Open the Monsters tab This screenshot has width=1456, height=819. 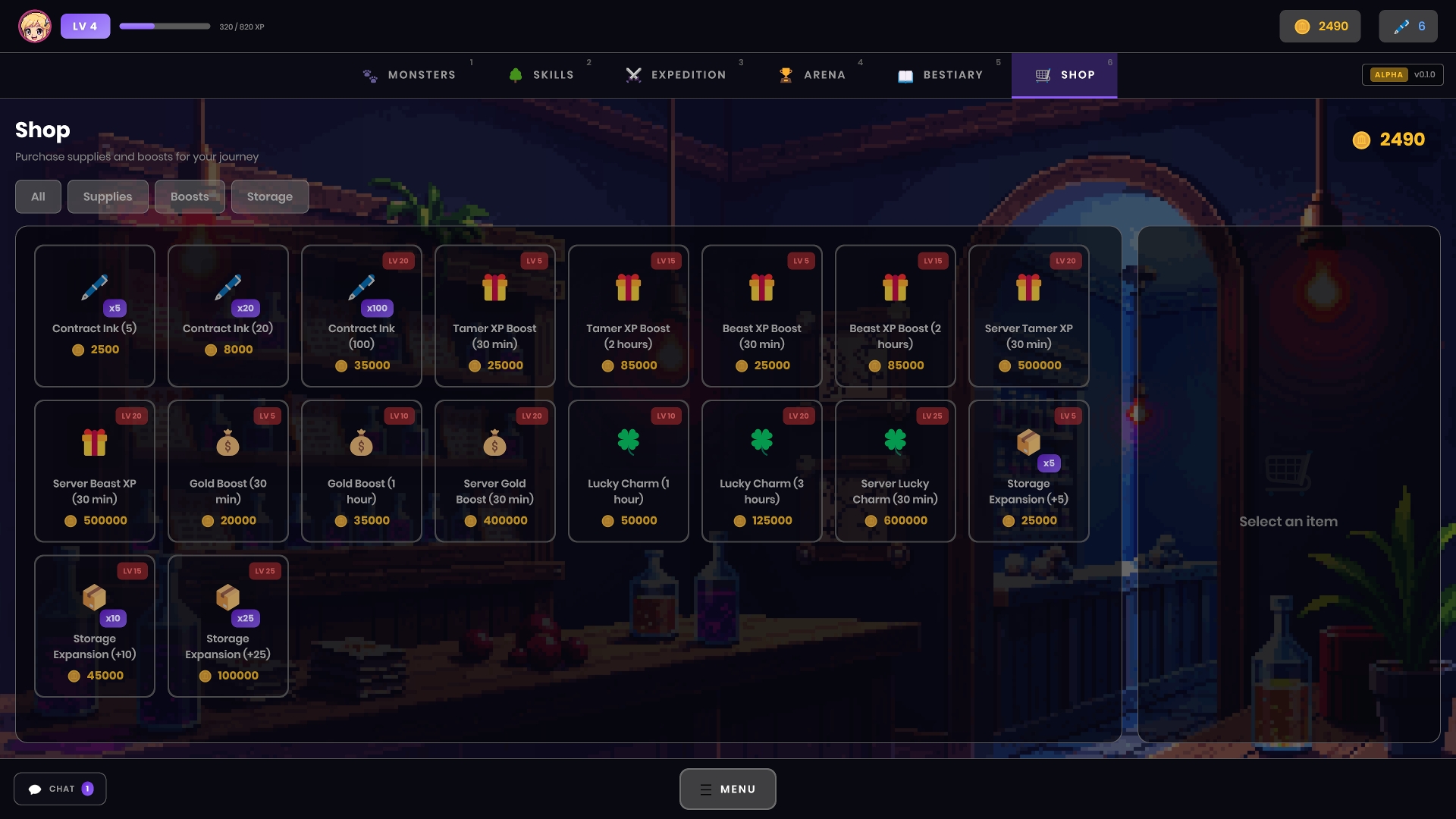(x=410, y=75)
